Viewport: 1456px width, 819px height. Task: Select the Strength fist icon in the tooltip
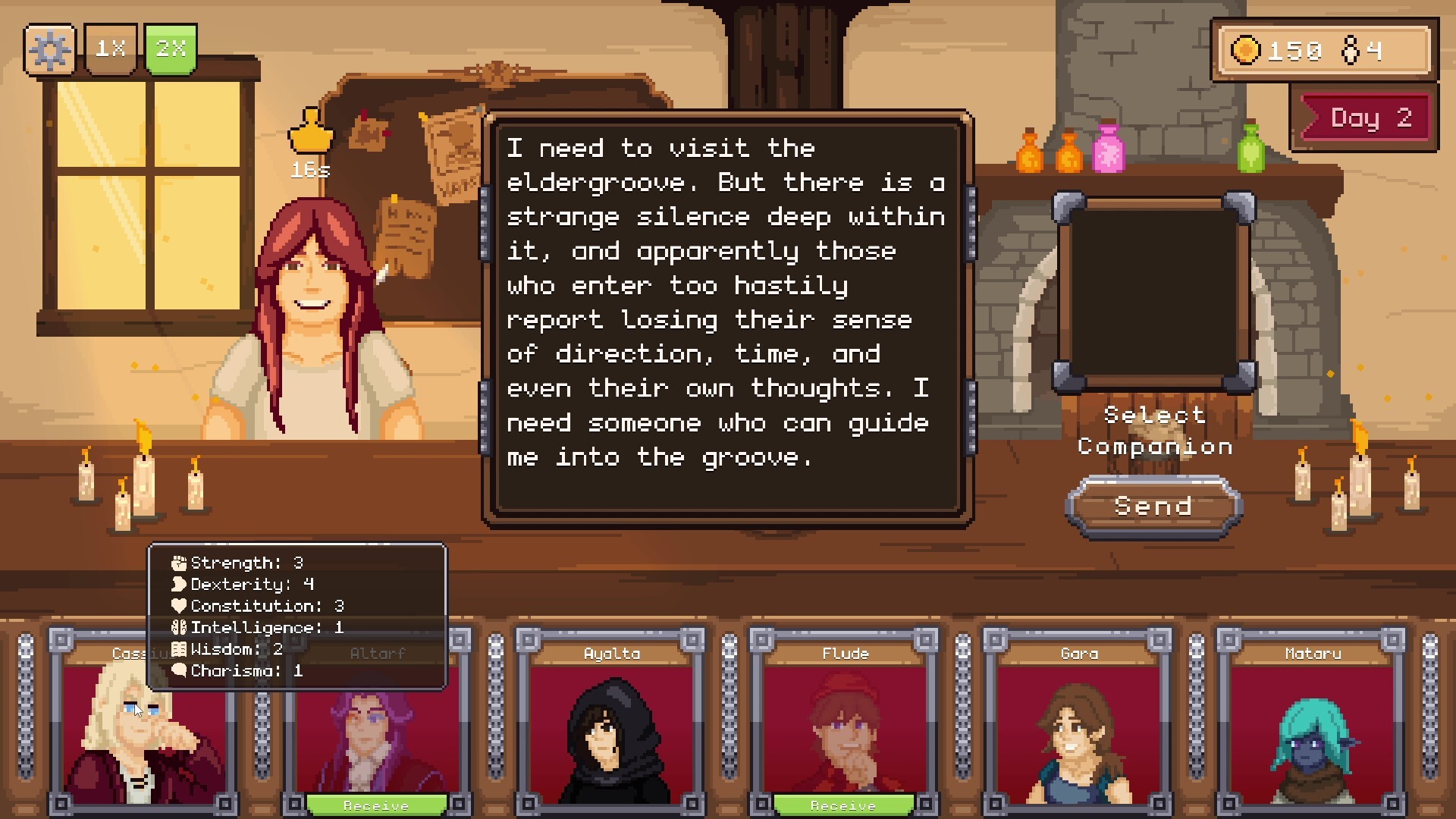178,562
